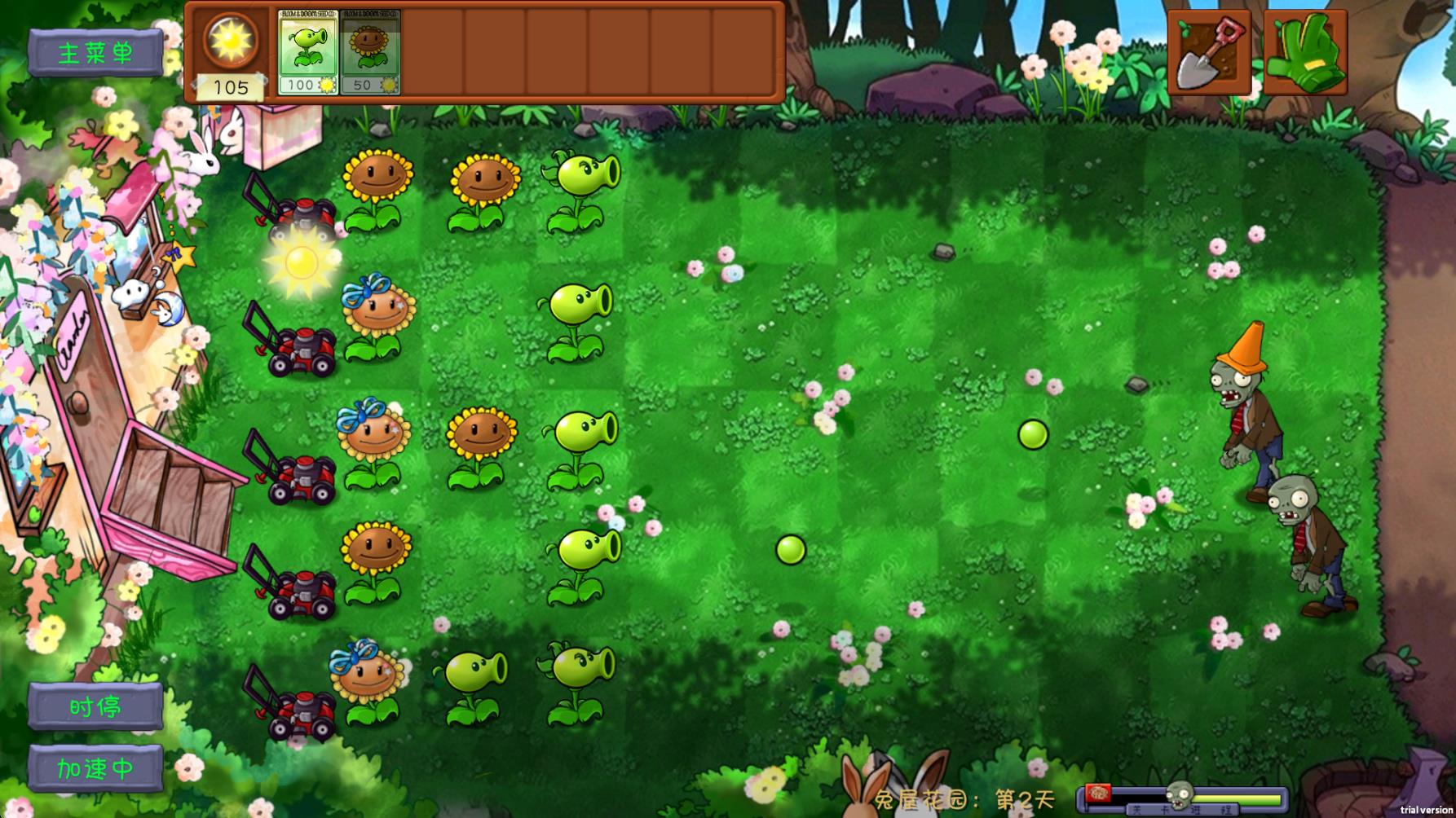Open 主菜单 from the top left

(x=95, y=51)
